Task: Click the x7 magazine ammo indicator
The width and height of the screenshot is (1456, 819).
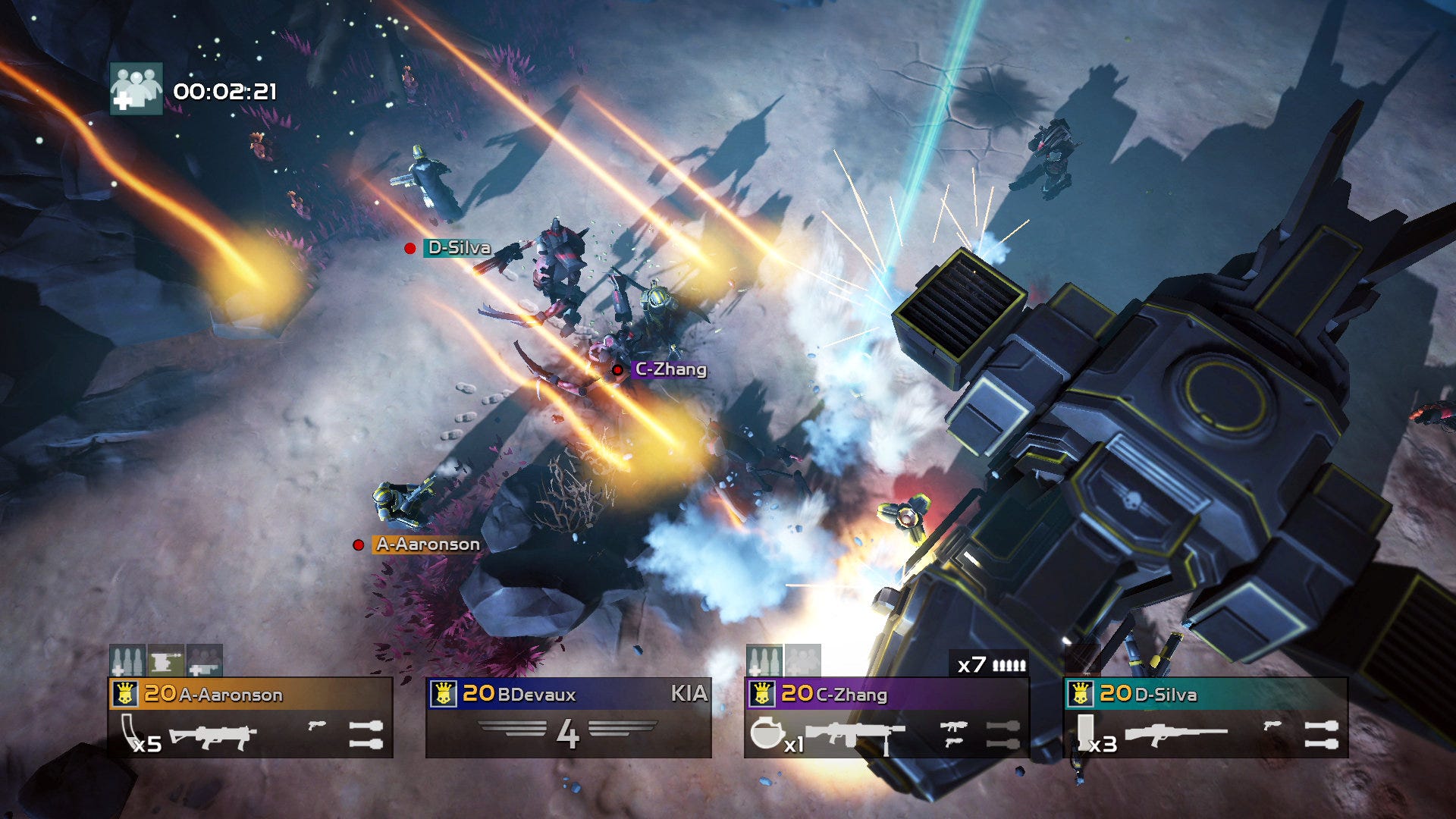Action: click(990, 664)
